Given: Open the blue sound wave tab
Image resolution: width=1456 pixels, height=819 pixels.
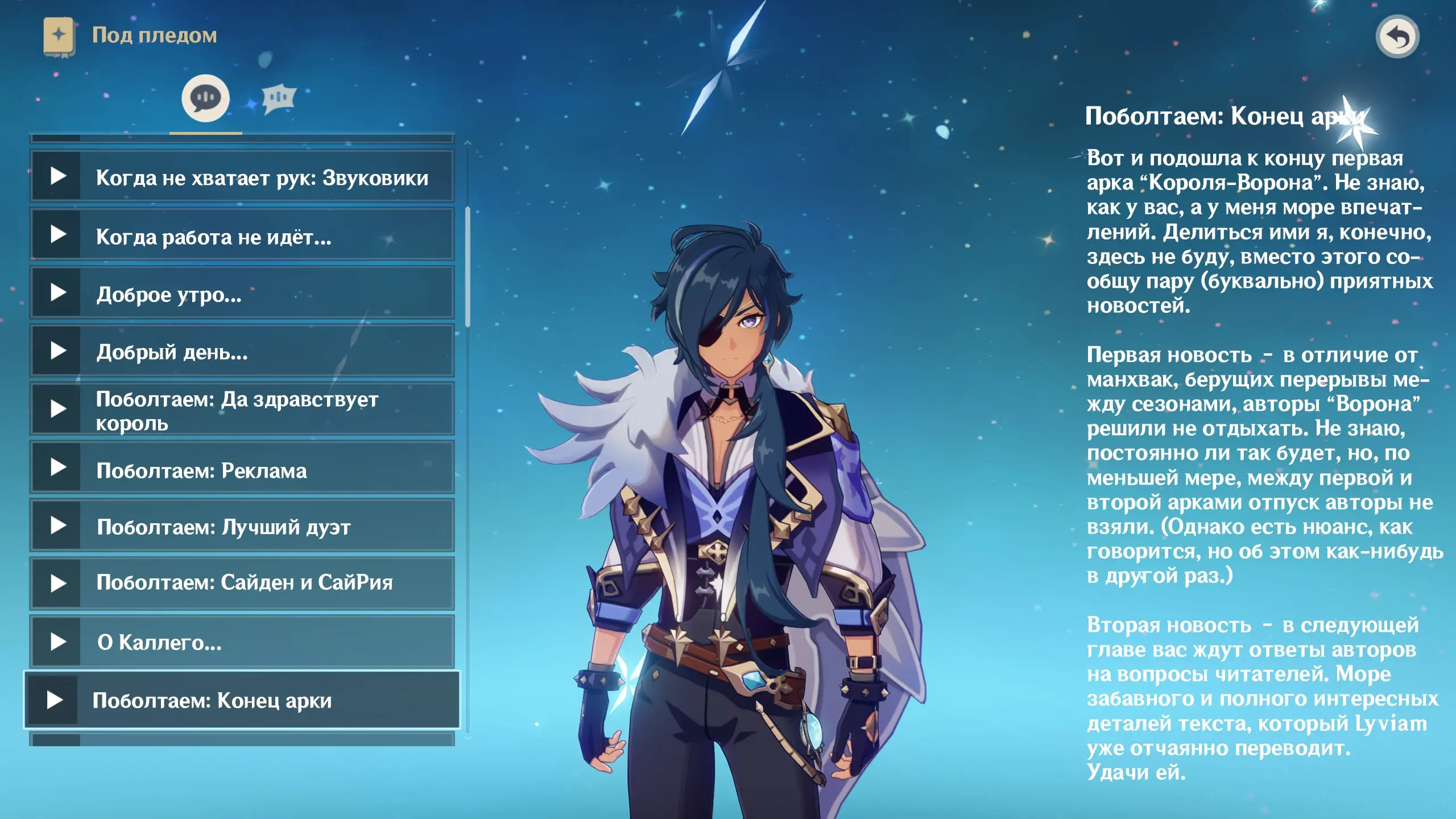Looking at the screenshot, I should [x=279, y=98].
